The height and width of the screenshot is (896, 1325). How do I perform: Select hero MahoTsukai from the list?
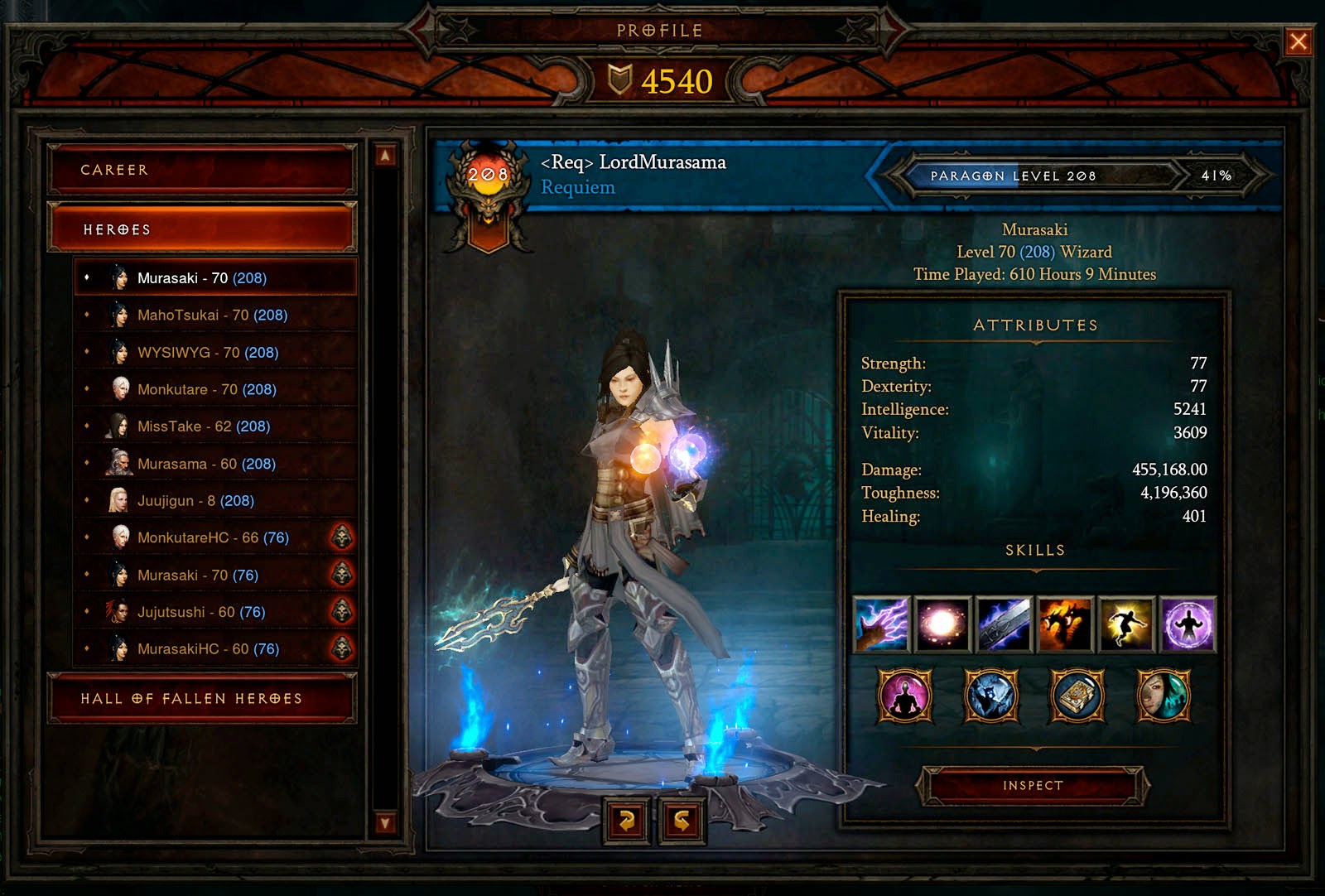pyautogui.click(x=212, y=315)
